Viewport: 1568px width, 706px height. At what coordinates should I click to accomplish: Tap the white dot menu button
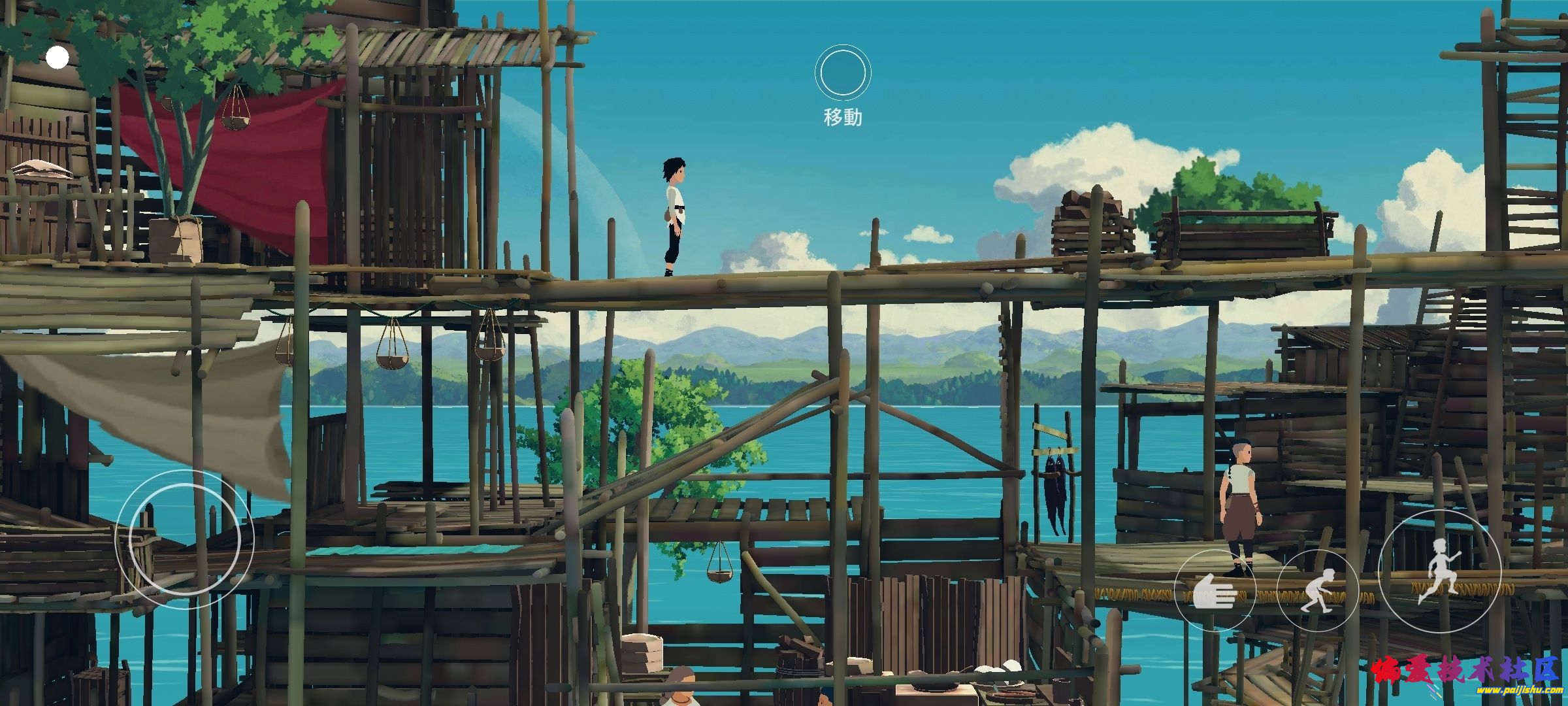(x=57, y=58)
